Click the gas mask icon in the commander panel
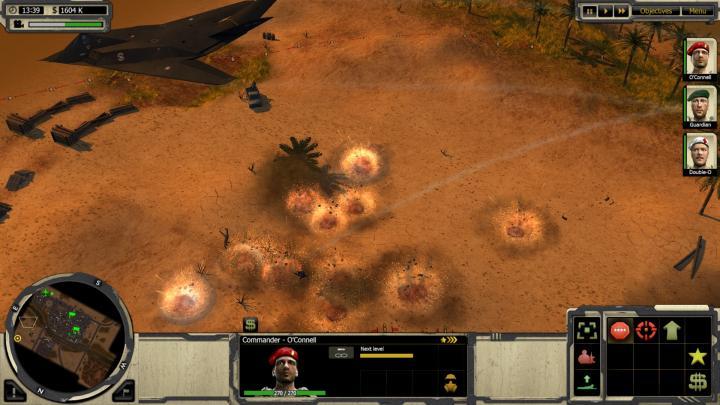This screenshot has width=720, height=405. (450, 381)
